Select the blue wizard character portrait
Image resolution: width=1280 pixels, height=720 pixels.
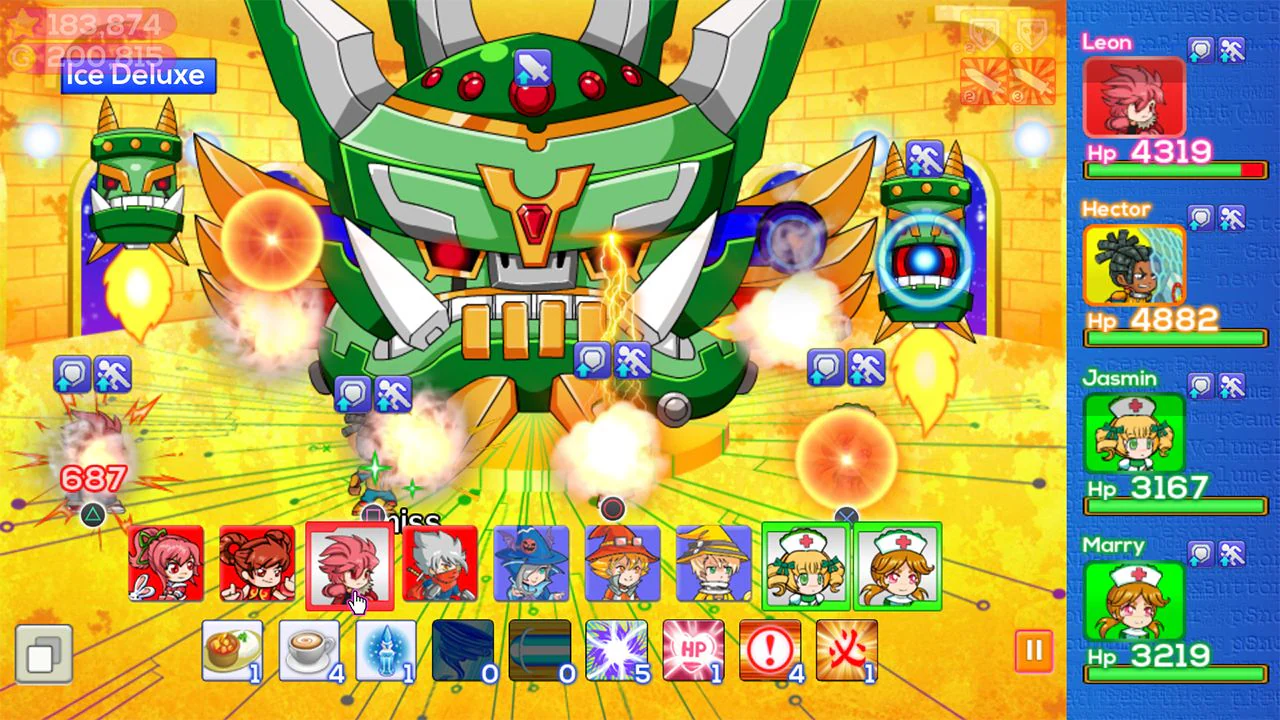tap(531, 566)
